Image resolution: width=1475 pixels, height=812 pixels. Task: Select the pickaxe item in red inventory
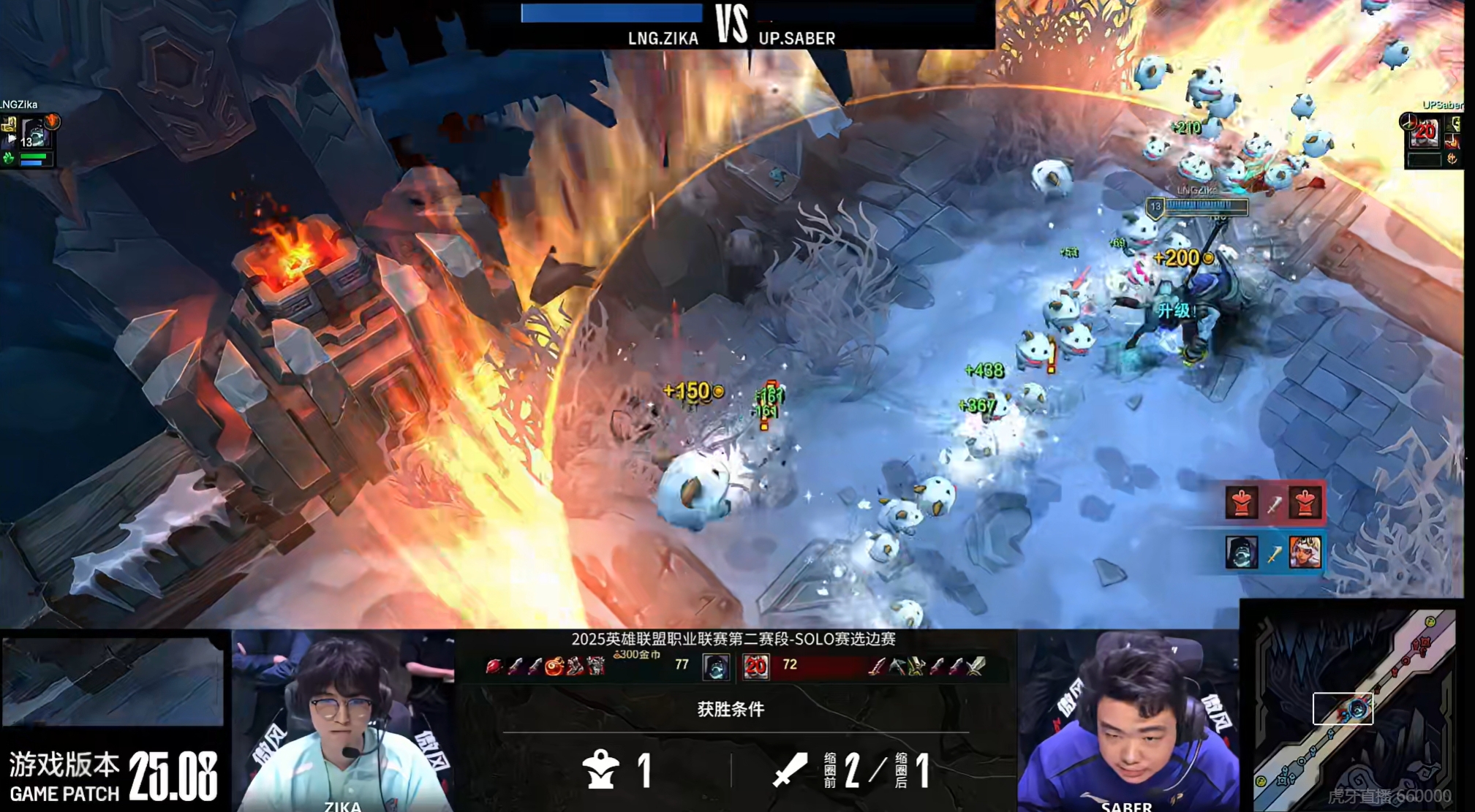point(897,666)
